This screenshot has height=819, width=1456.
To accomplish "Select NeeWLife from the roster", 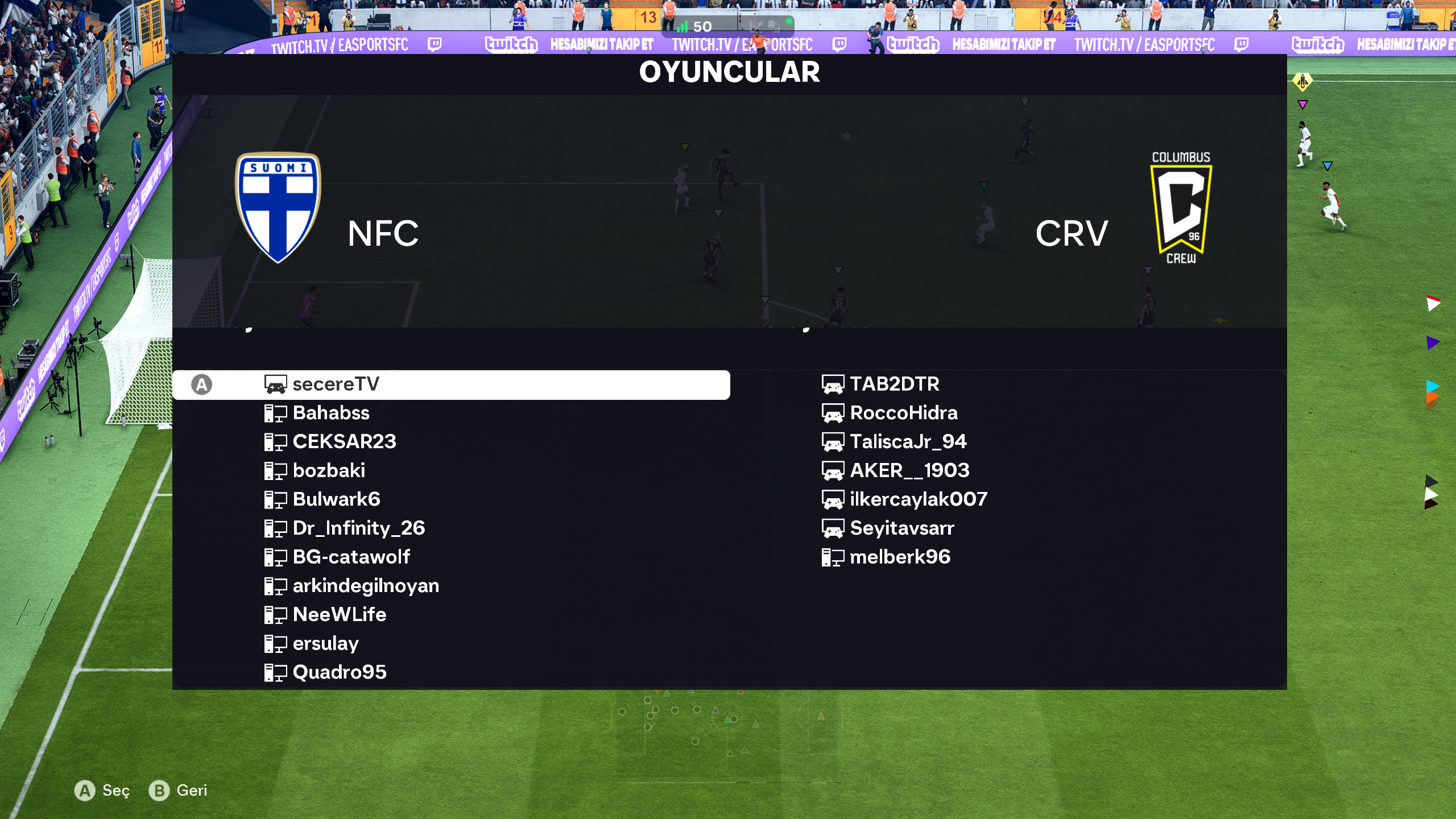I will (340, 615).
